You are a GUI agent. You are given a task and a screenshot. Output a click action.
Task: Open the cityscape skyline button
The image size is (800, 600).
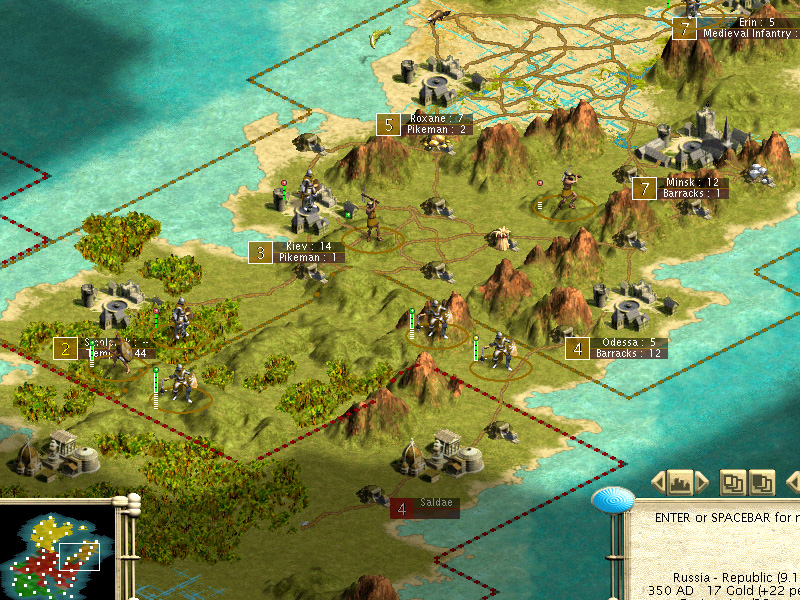pyautogui.click(x=680, y=482)
